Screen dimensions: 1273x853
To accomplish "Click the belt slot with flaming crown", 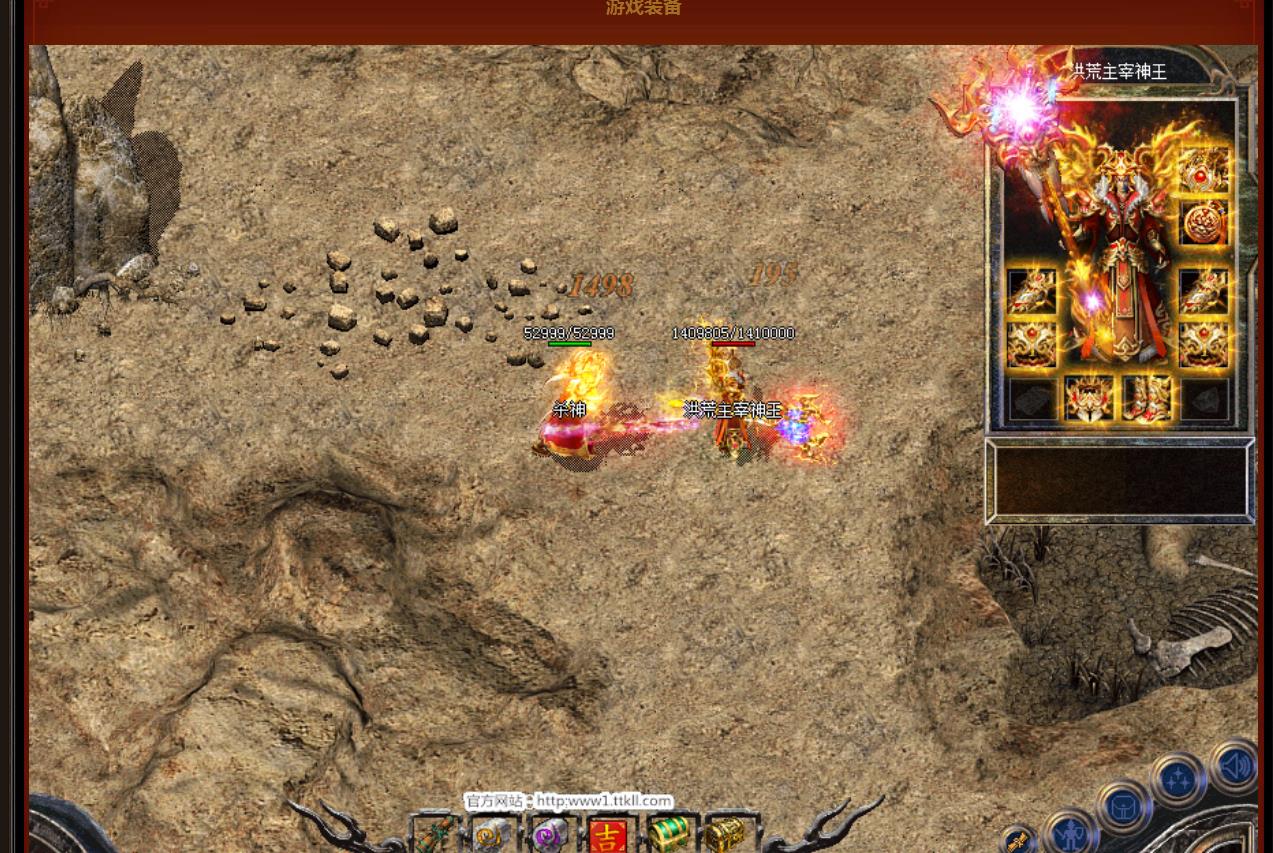I will pos(1088,398).
